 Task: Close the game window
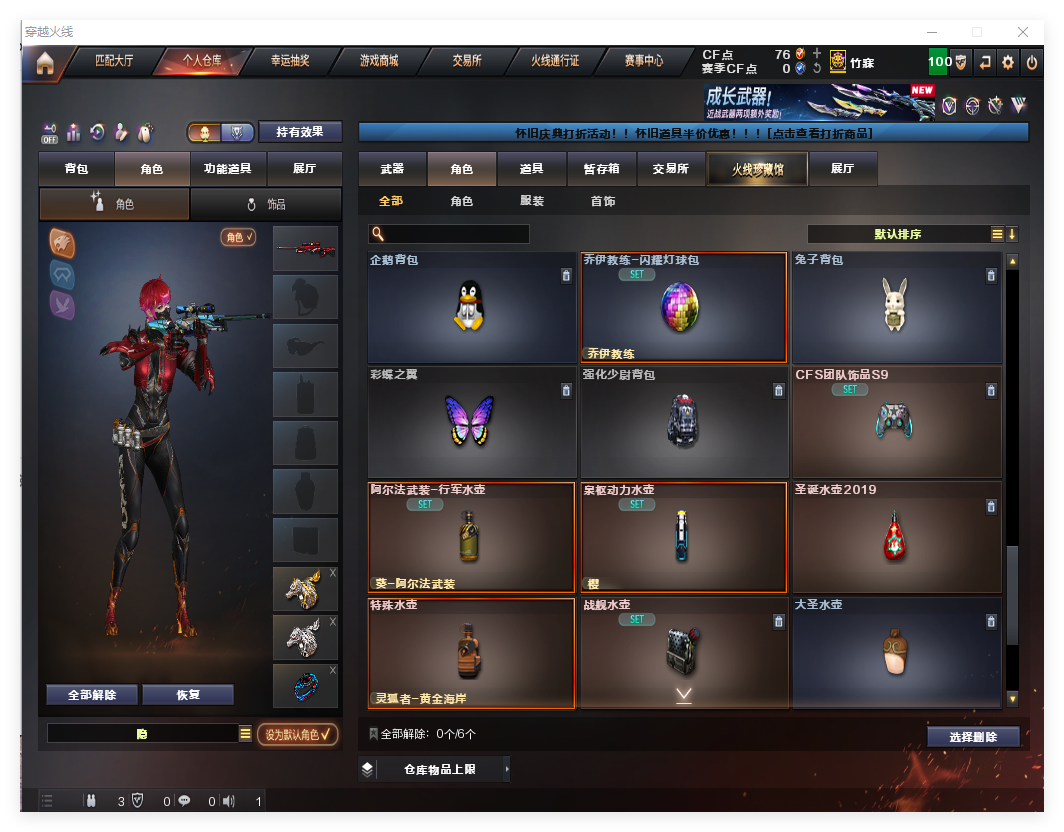[x=1023, y=33]
